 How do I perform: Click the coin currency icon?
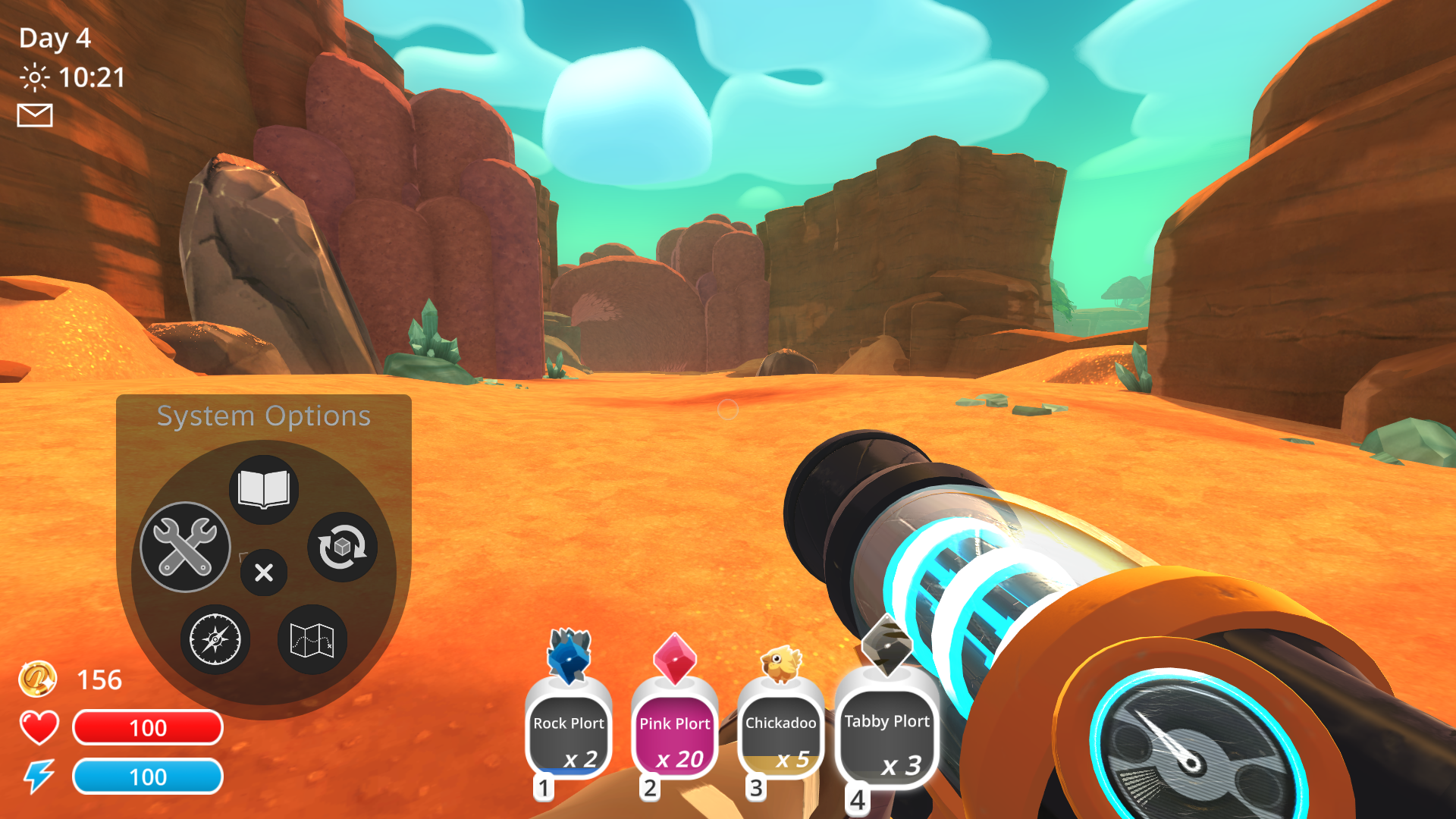click(39, 679)
